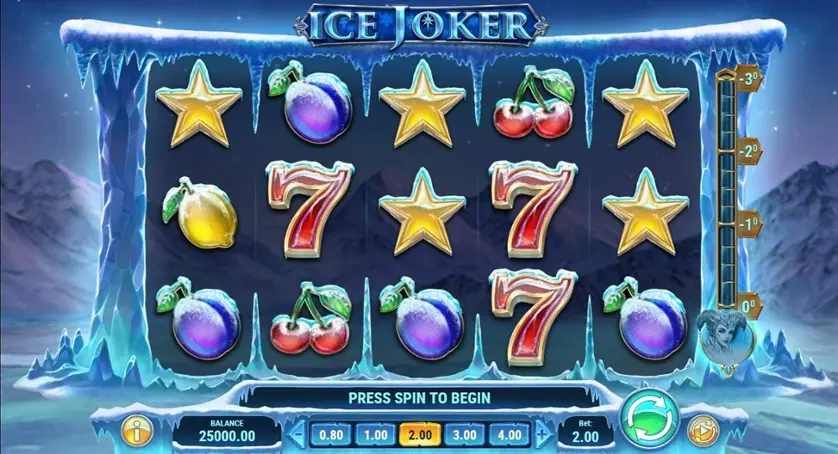
Task: Switch the bet to 4.00
Action: click(x=507, y=435)
